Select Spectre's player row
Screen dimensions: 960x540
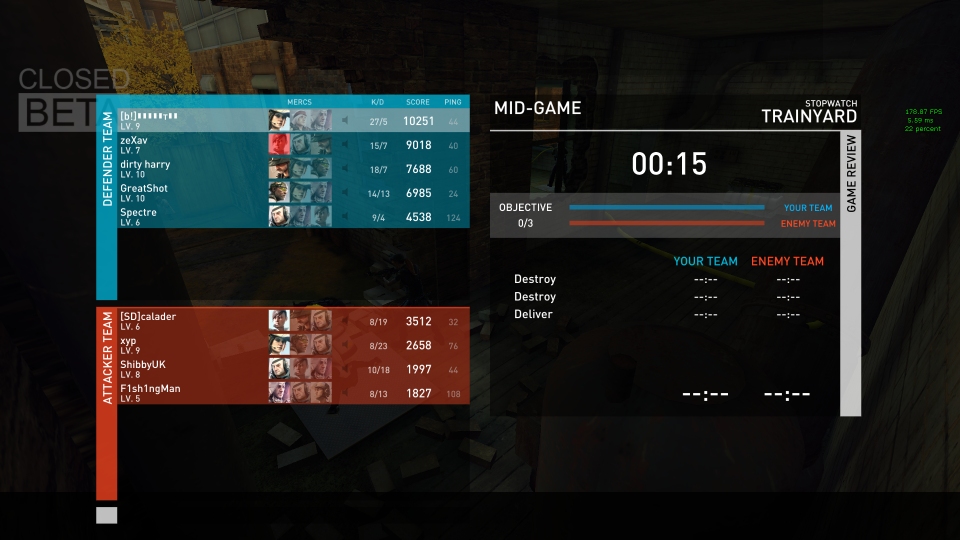coord(190,217)
